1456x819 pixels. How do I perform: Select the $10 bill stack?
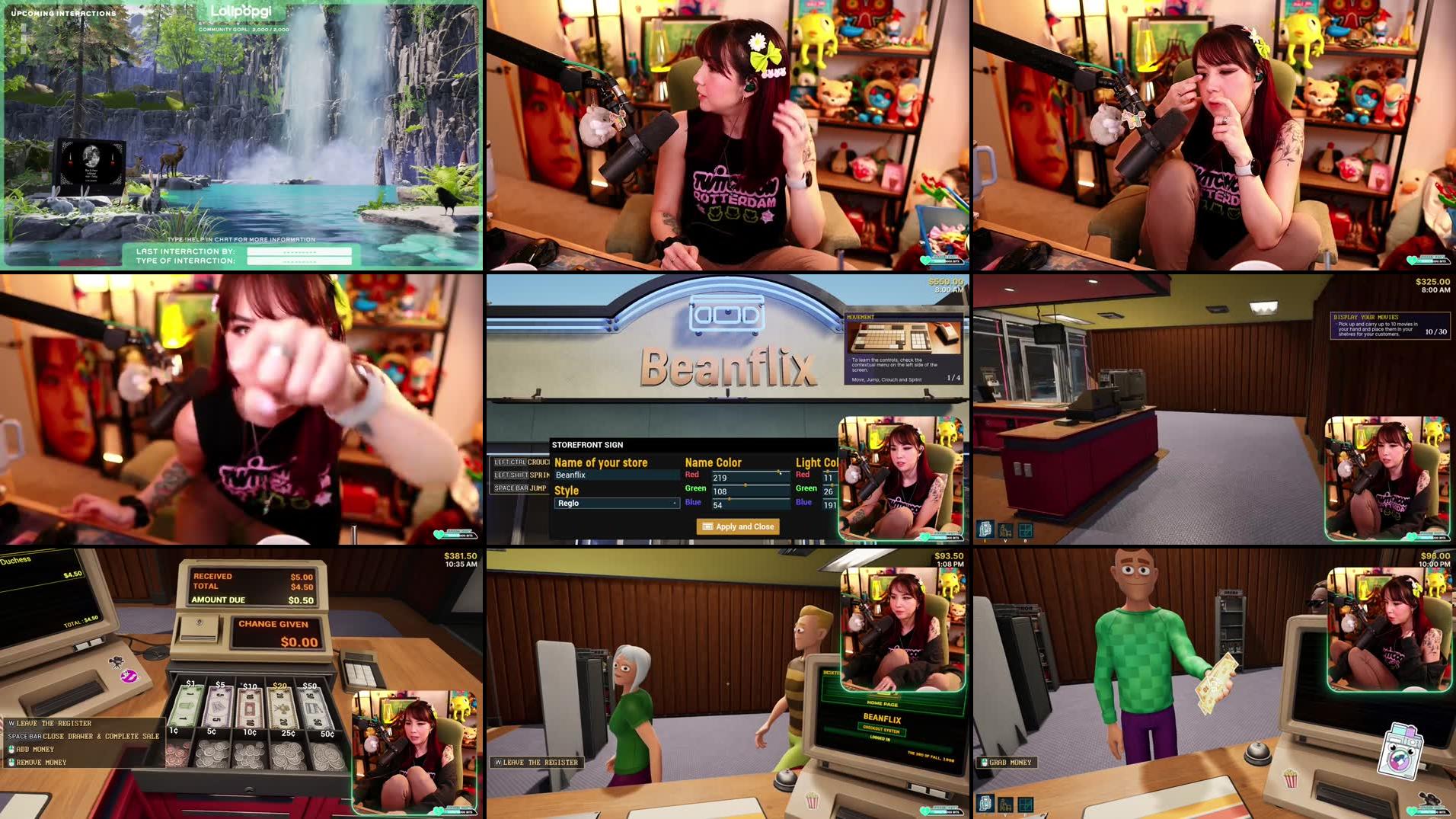pyautogui.click(x=251, y=707)
